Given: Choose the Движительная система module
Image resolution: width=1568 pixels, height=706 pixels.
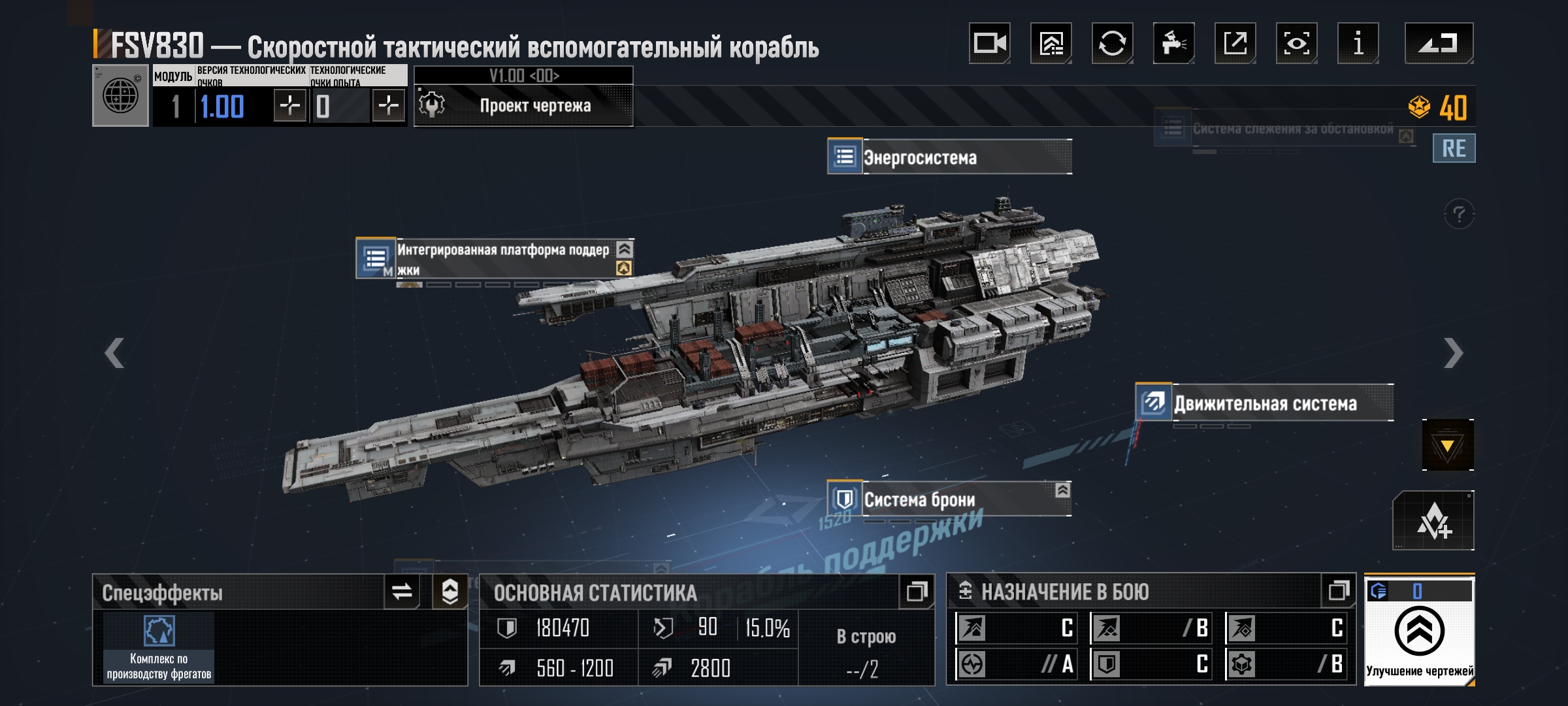Looking at the screenshot, I should coord(1264,403).
